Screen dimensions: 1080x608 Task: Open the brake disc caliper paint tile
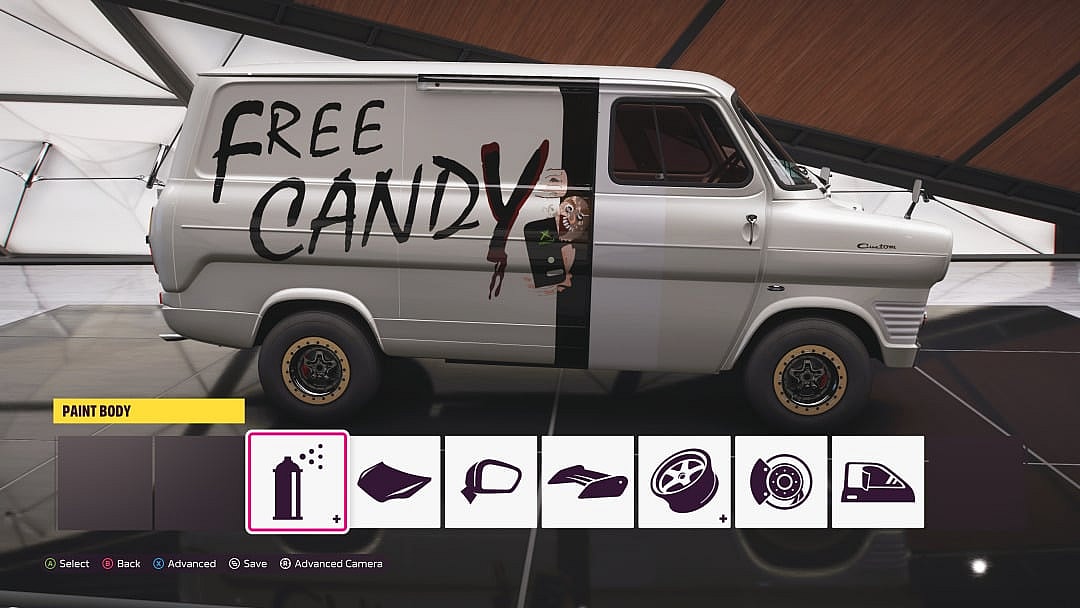(781, 482)
